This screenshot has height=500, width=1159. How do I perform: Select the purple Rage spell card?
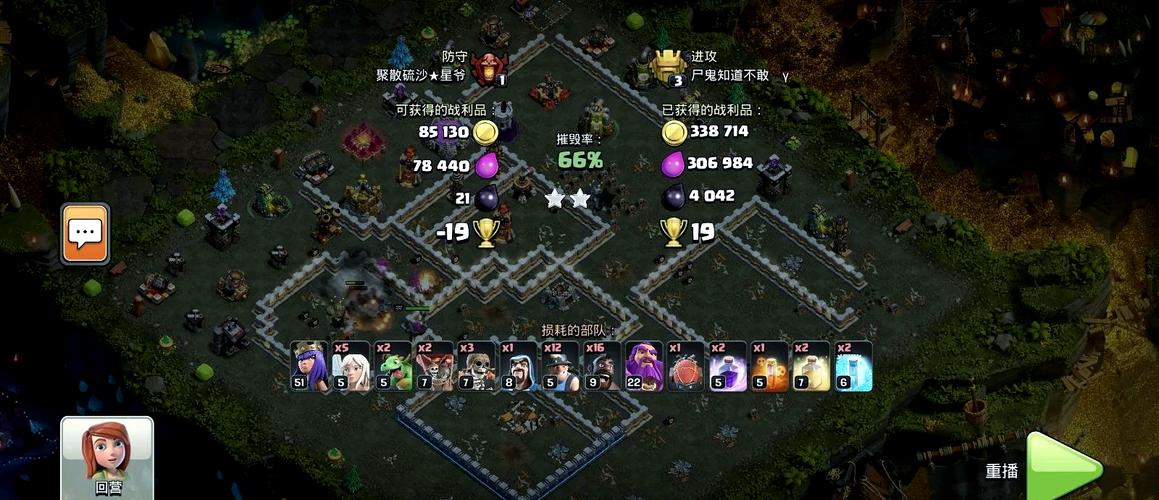[x=728, y=366]
